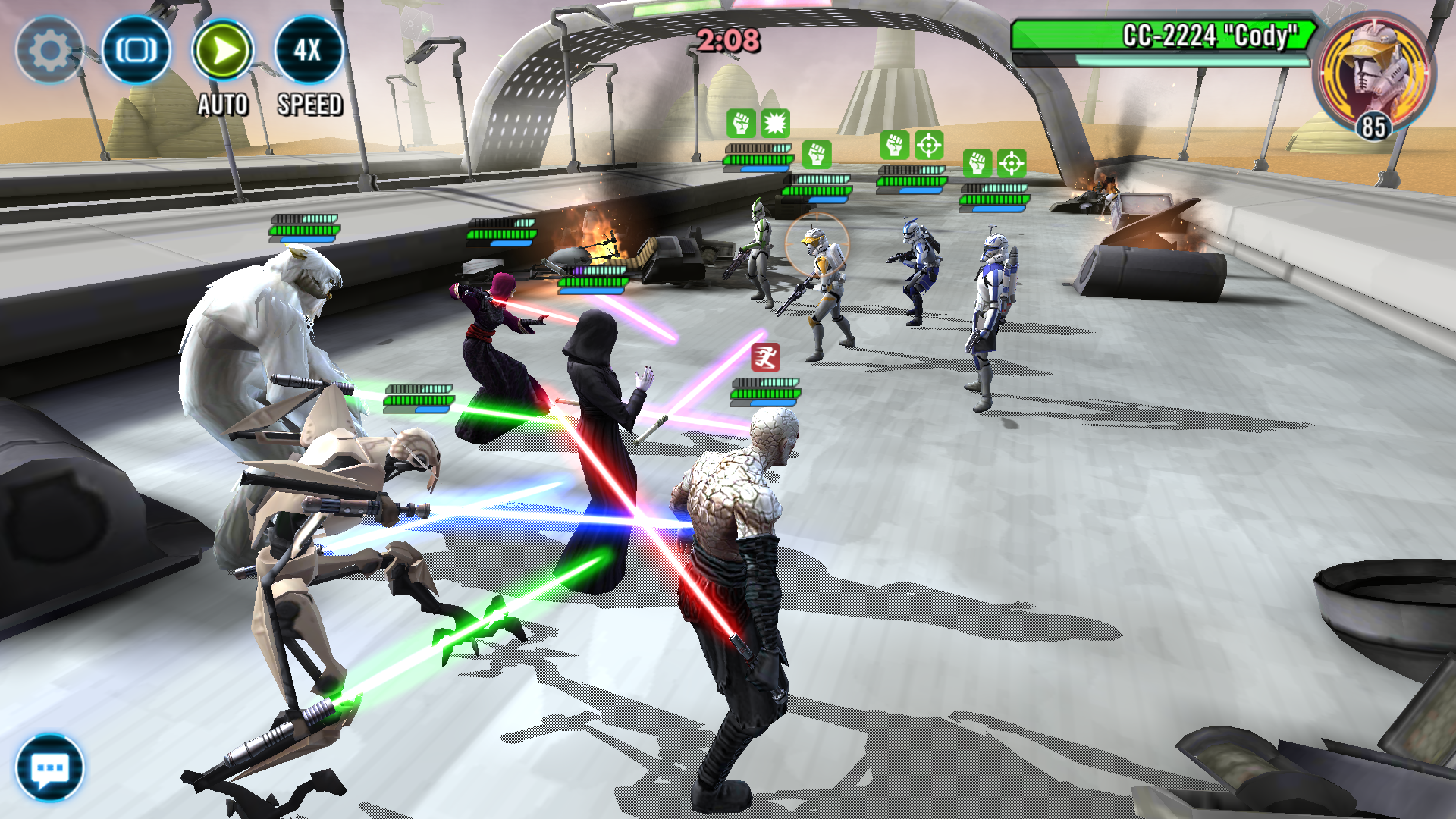
Task: Open the chat bubble button
Action: tap(50, 767)
